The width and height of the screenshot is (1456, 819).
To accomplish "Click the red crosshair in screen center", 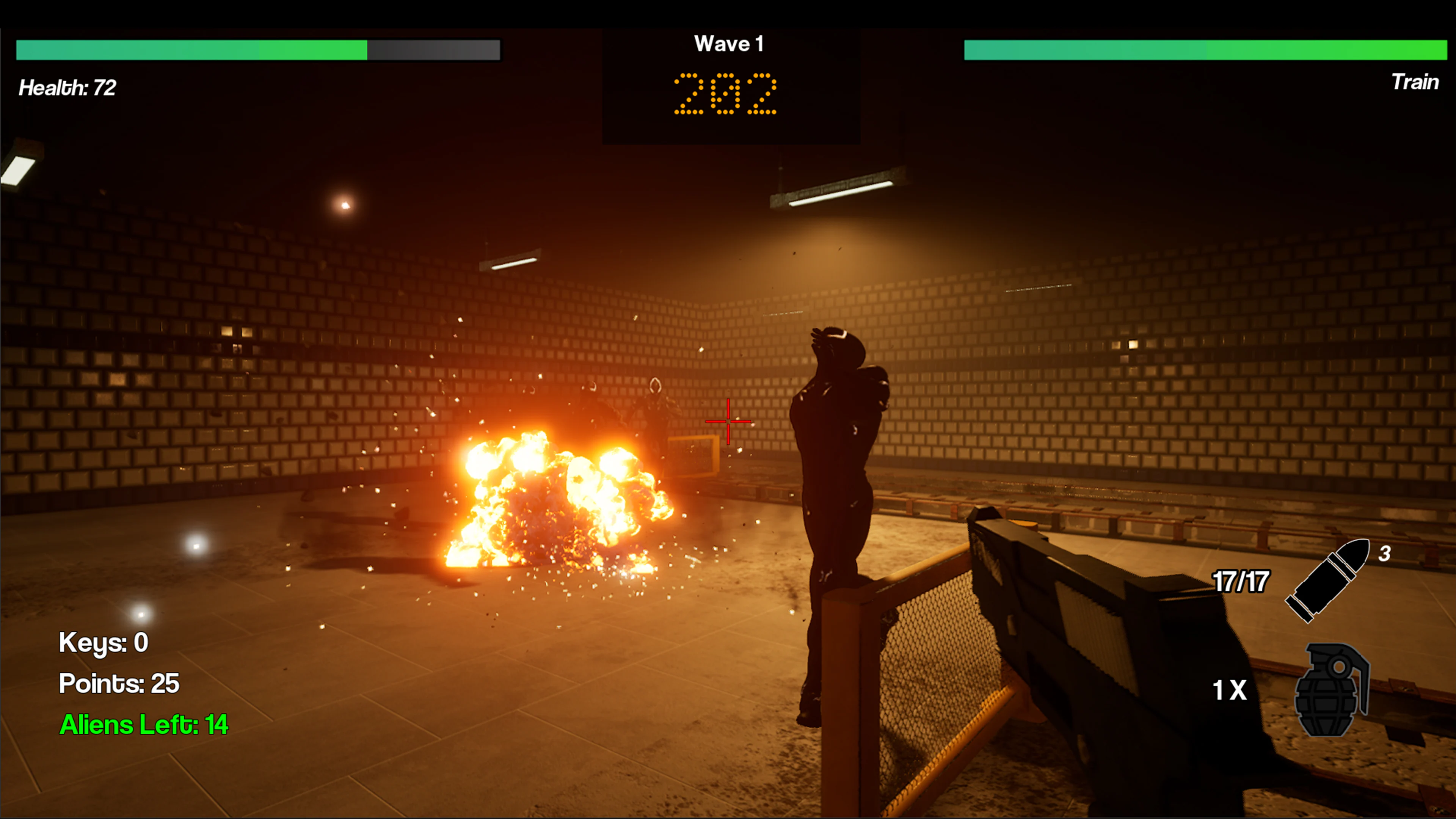I will [x=728, y=421].
